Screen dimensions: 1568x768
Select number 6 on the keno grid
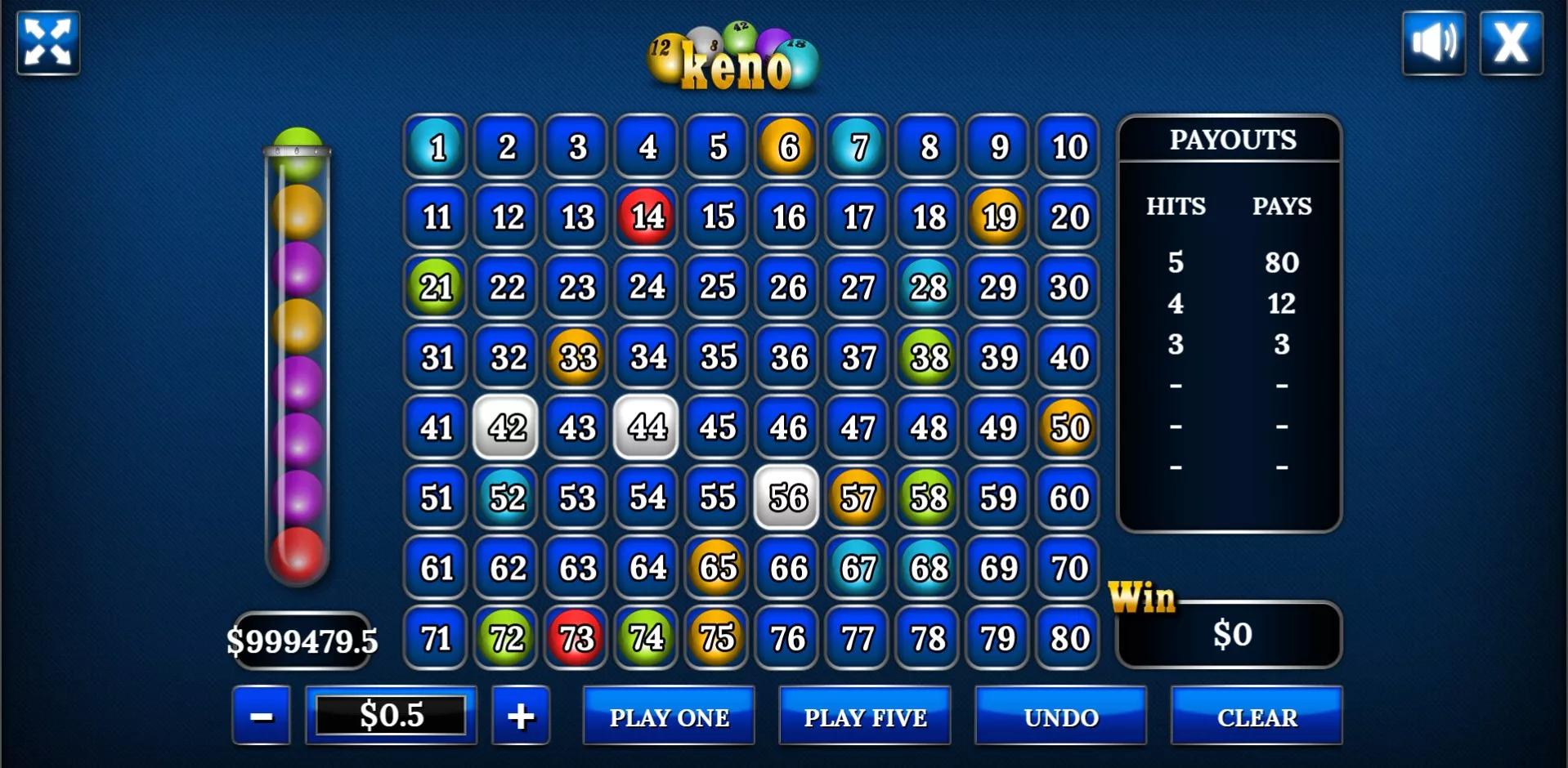[786, 147]
